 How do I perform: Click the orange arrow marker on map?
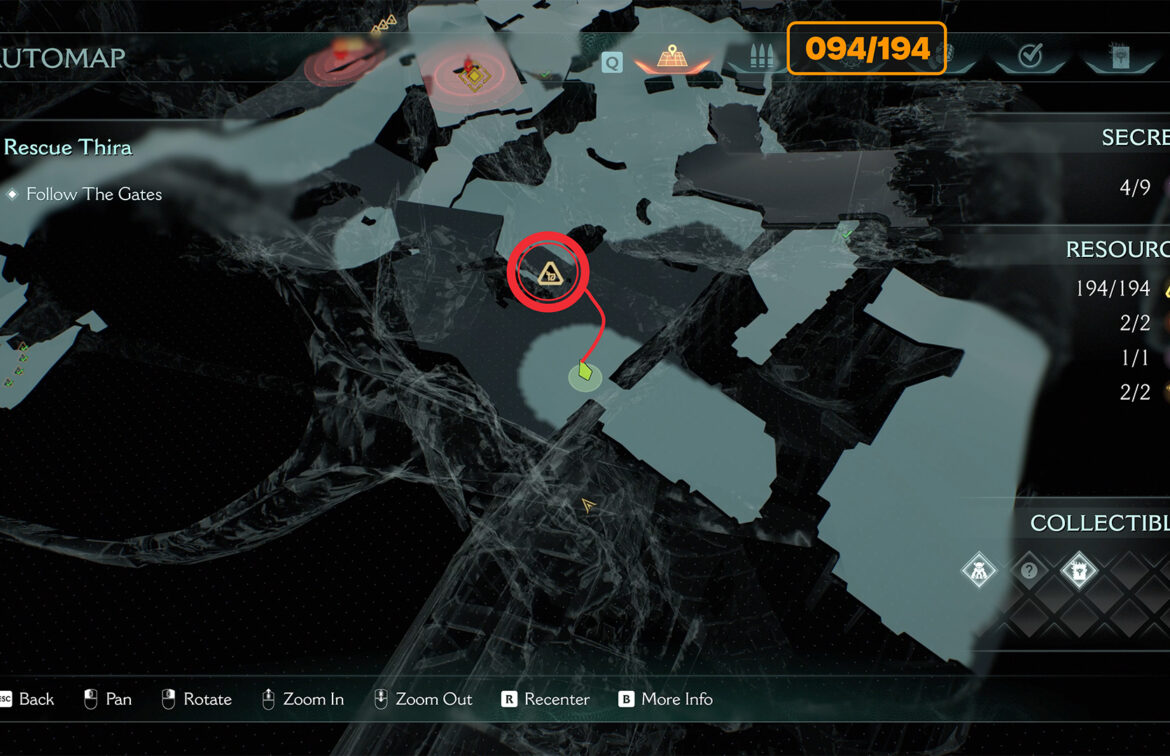click(x=588, y=506)
